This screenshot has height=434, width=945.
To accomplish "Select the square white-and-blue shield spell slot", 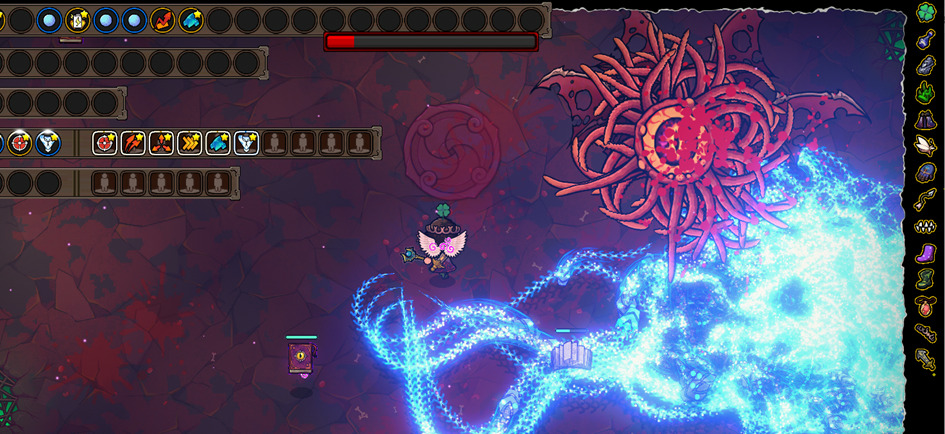I will (x=246, y=143).
